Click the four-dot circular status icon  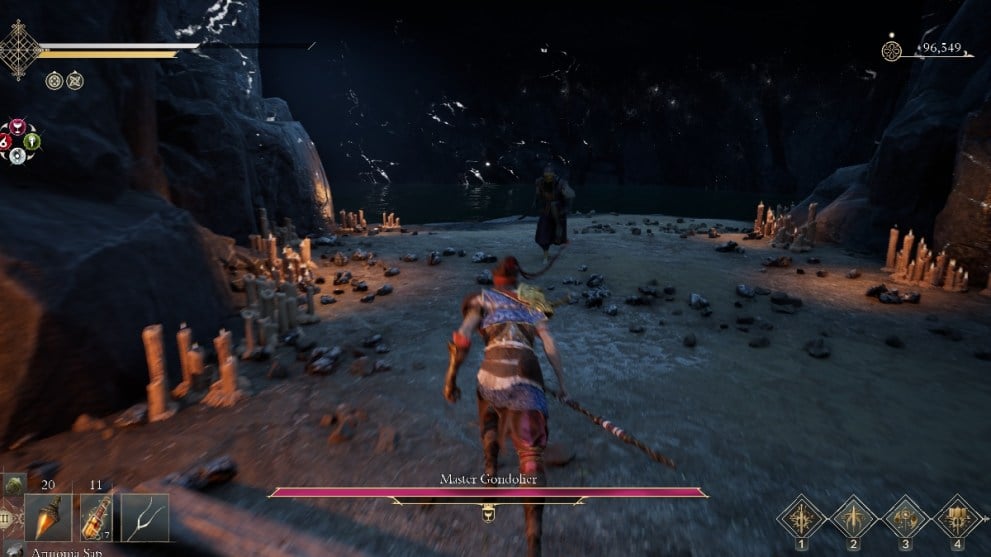tap(53, 80)
